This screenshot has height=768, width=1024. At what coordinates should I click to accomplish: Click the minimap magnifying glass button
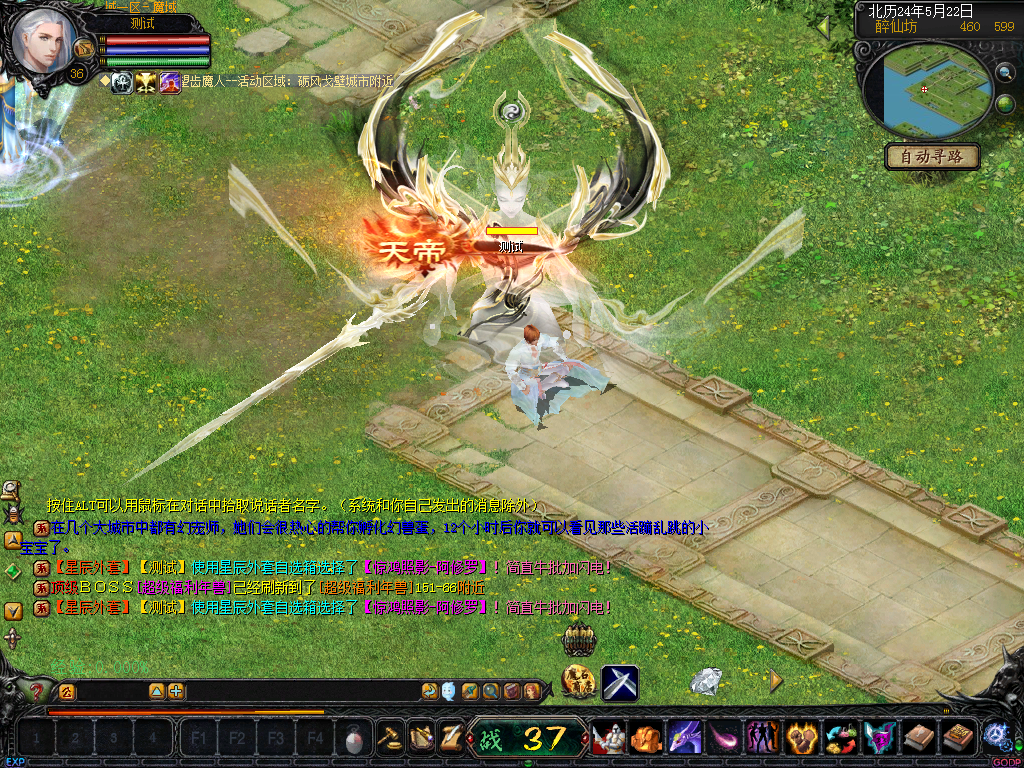pyautogui.click(x=1004, y=72)
